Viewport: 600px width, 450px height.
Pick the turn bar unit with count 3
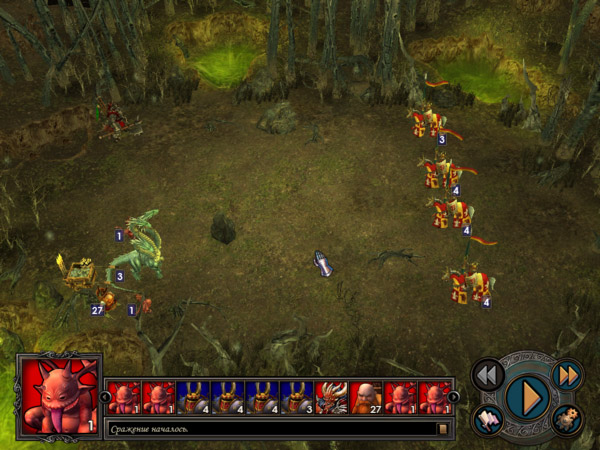coord(297,398)
